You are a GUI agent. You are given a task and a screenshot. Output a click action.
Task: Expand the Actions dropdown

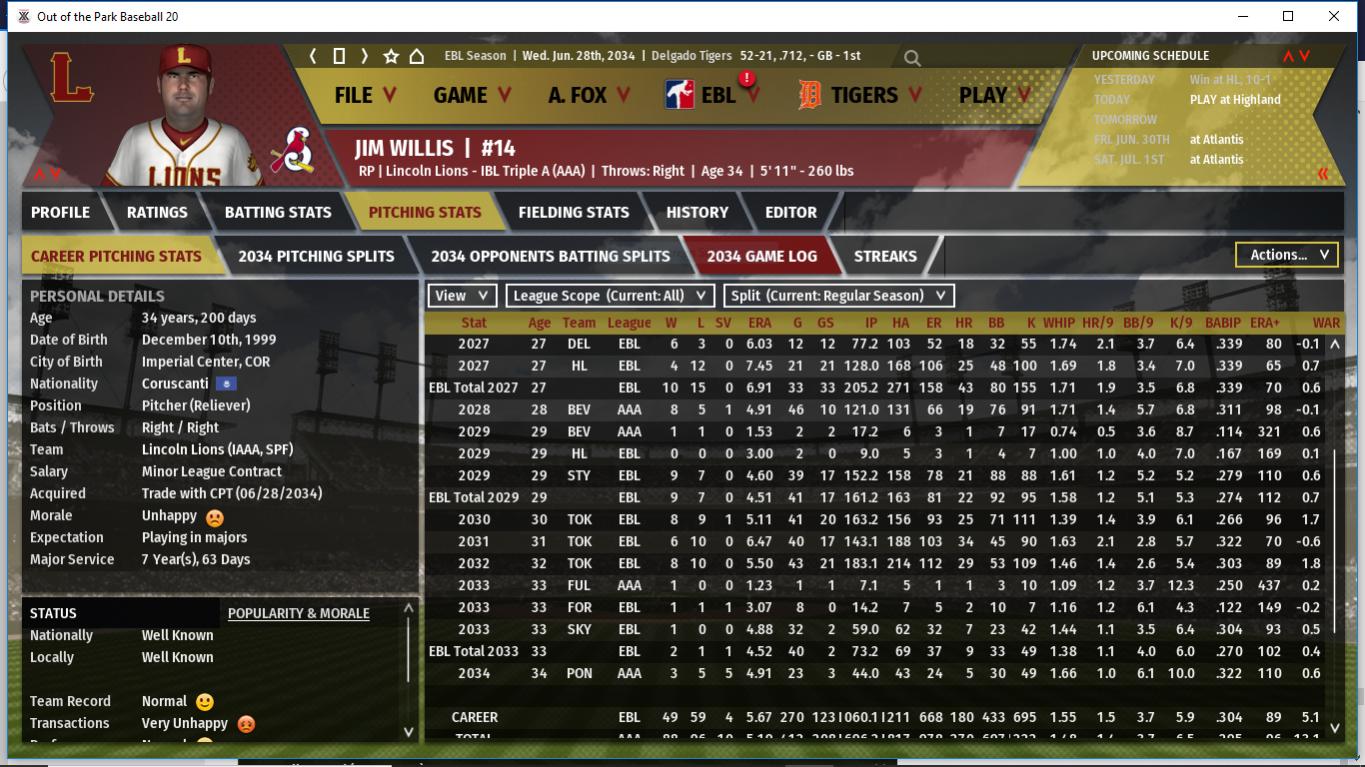coord(1287,255)
